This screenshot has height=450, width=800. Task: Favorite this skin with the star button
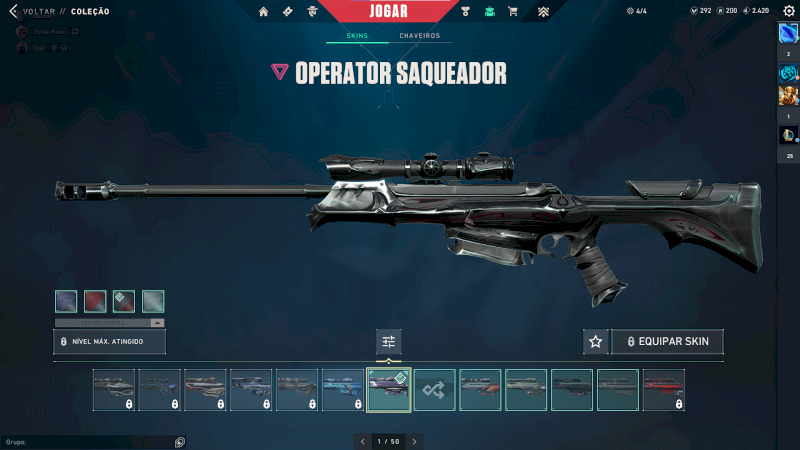point(596,342)
